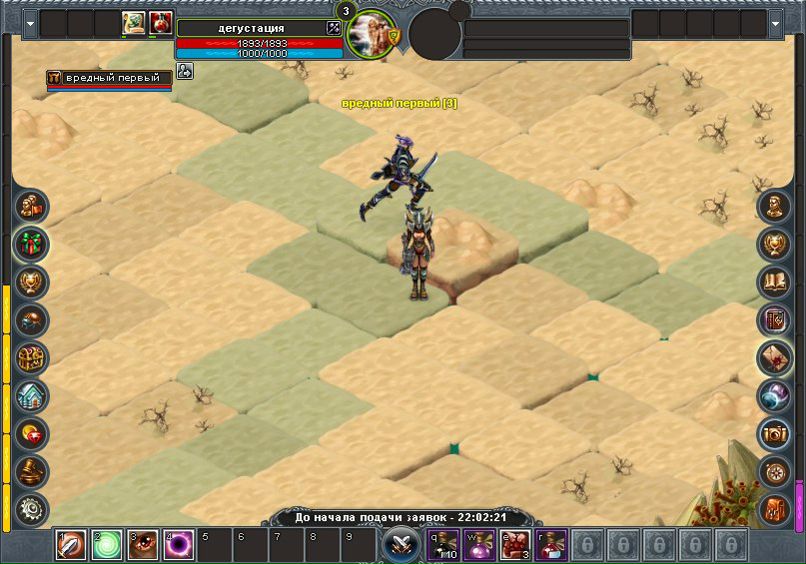The height and width of the screenshot is (564, 806).
Task: Use the eye skill in slot 3
Action: (142, 546)
